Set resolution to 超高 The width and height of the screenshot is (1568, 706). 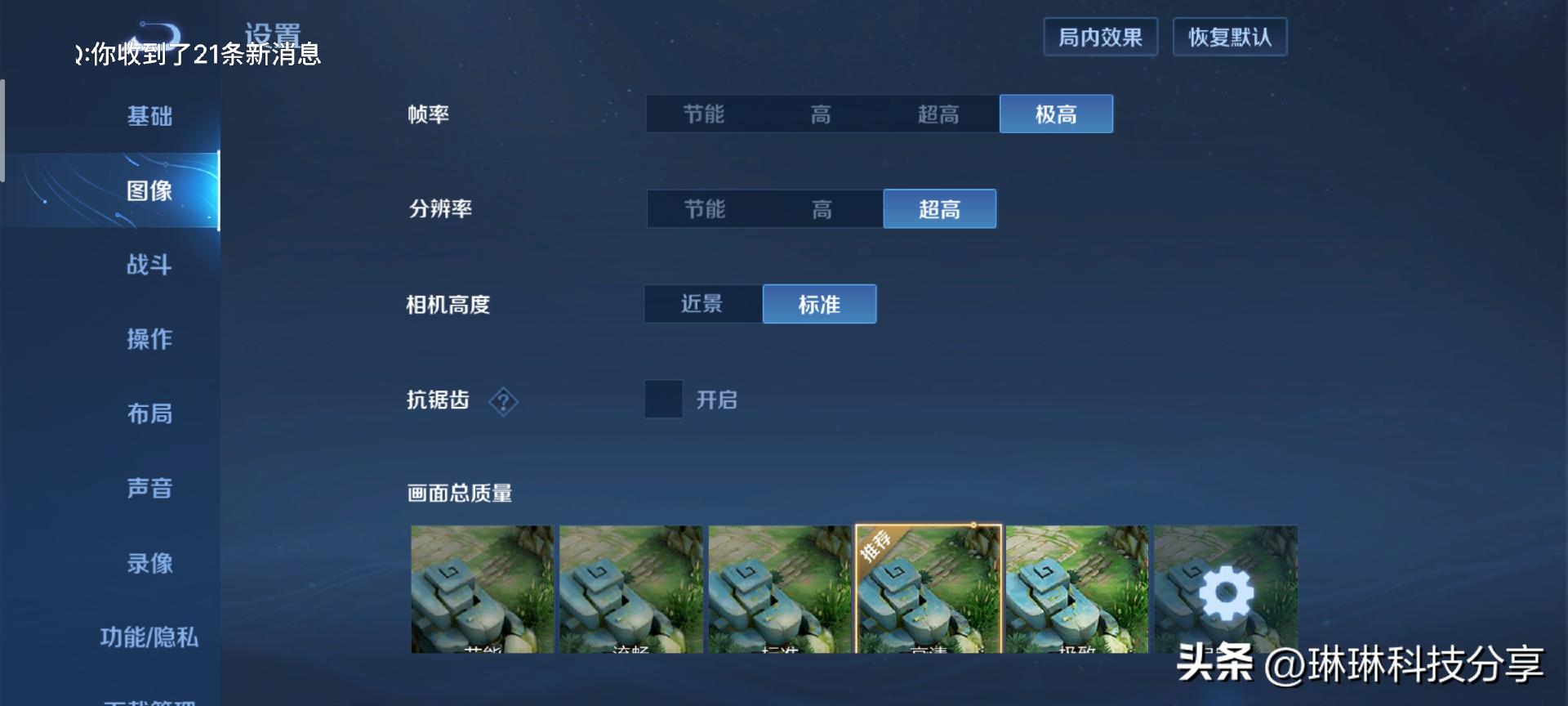[x=939, y=209]
